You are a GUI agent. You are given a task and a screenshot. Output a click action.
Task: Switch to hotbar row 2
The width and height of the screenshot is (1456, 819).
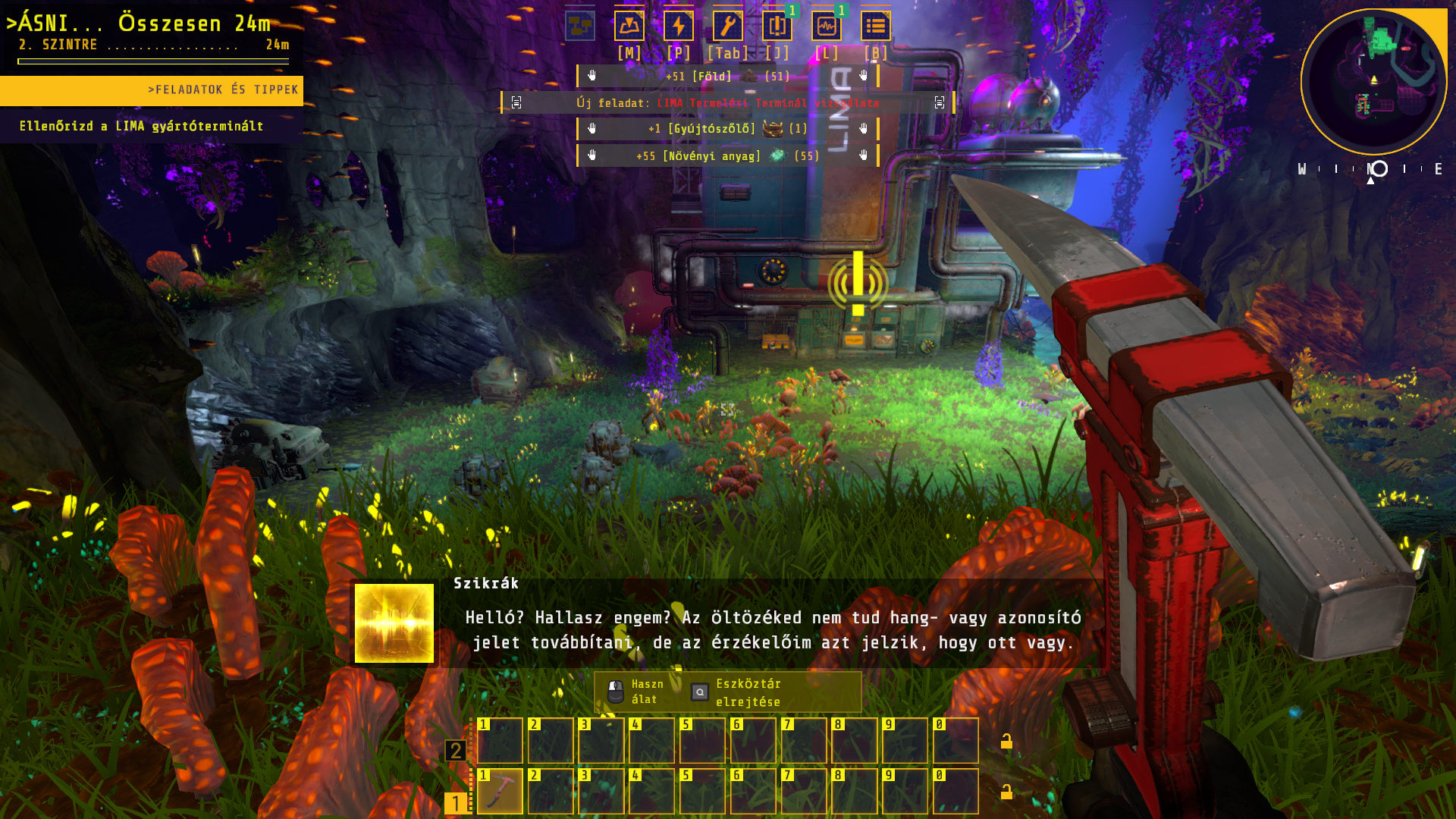[455, 751]
